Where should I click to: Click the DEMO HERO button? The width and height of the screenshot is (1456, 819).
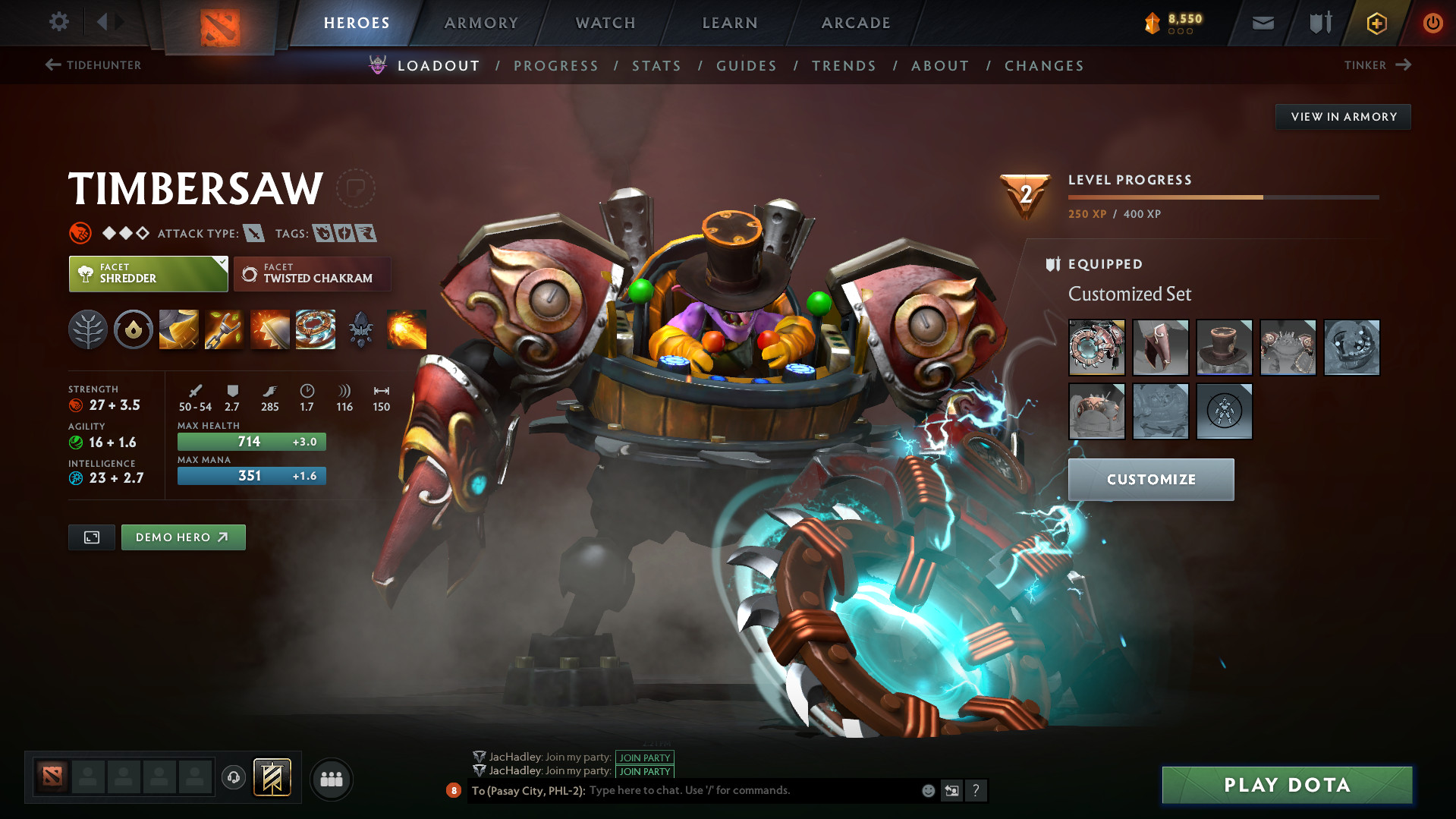183,537
